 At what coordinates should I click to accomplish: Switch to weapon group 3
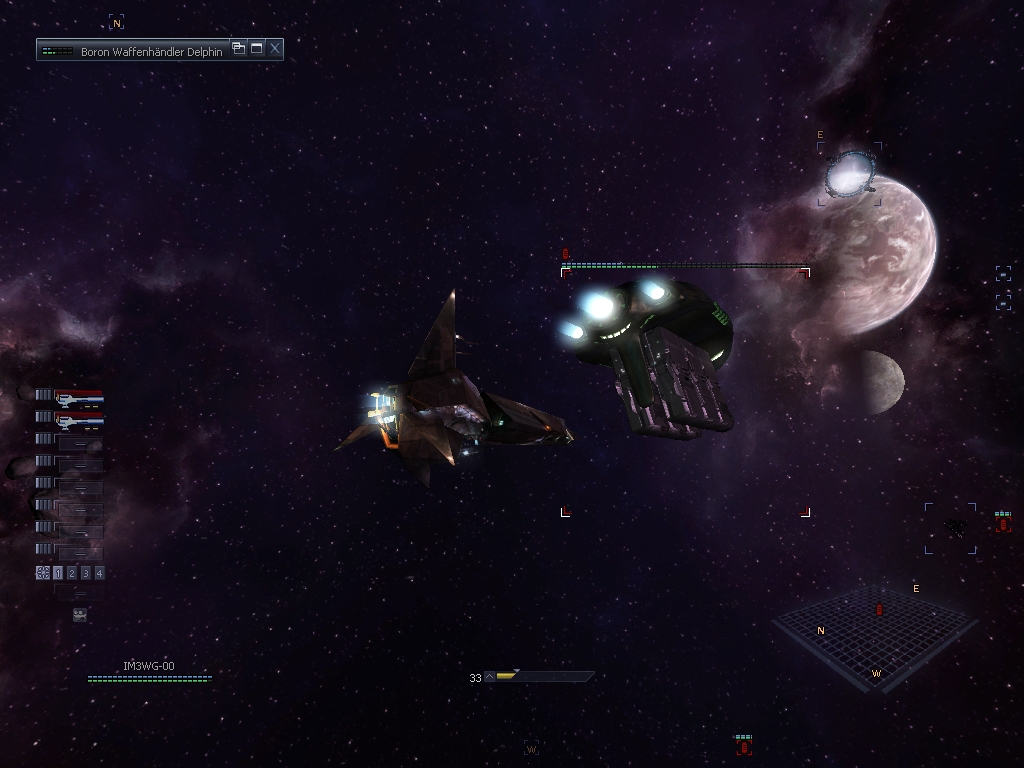(86, 573)
